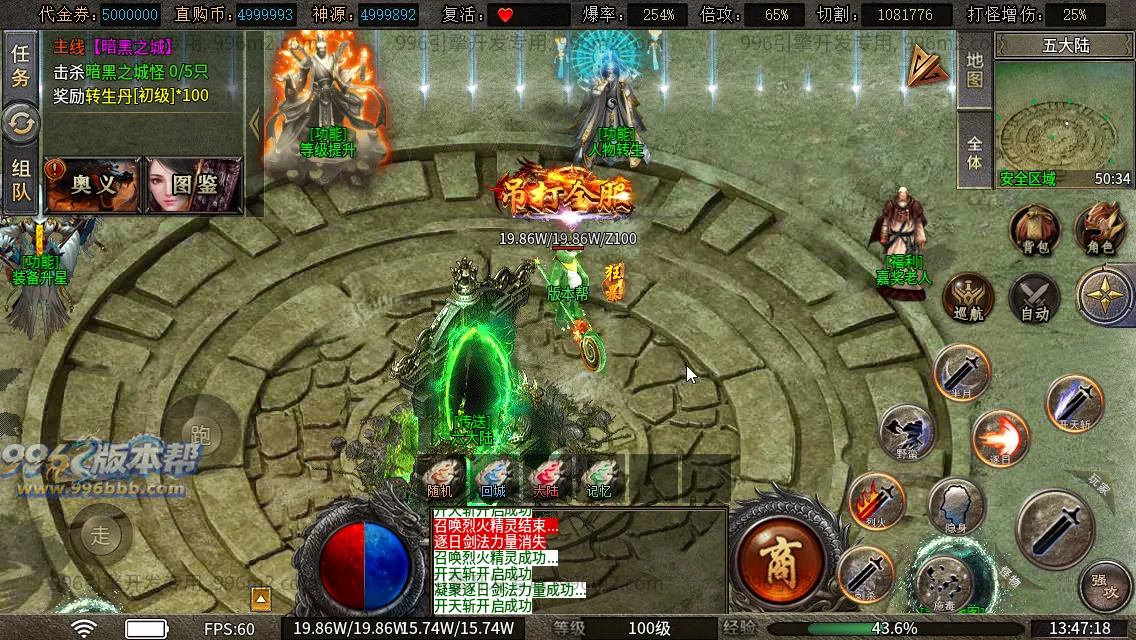Activate the 逐日 flame skill

tap(1000, 438)
